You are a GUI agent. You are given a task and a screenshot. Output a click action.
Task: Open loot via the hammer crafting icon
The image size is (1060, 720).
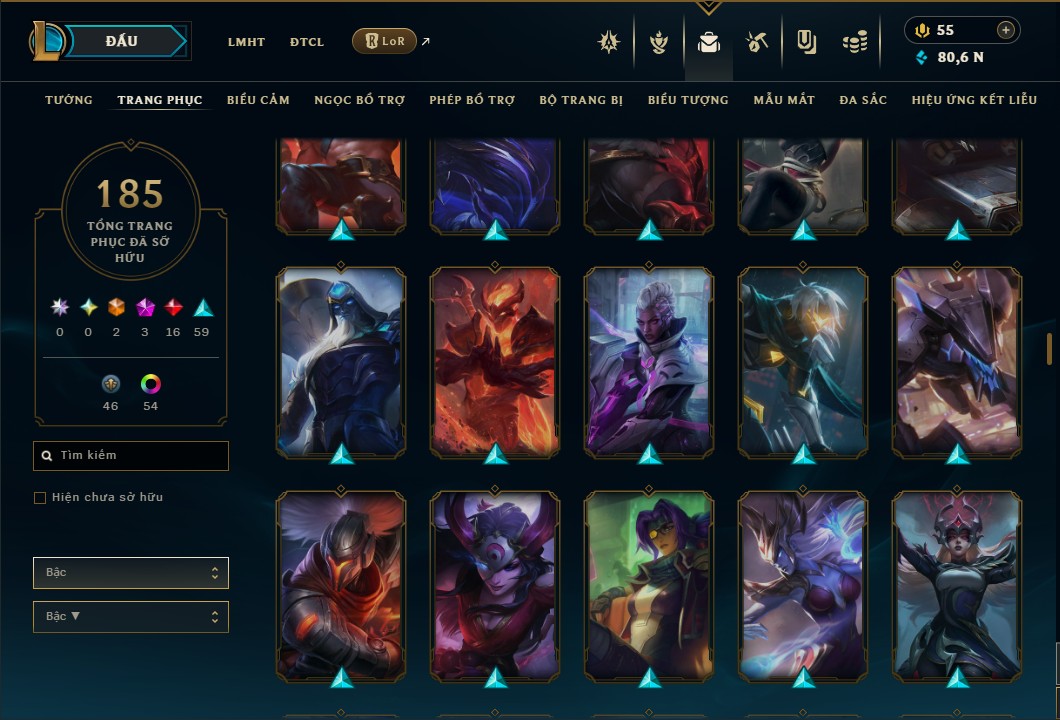tap(756, 42)
